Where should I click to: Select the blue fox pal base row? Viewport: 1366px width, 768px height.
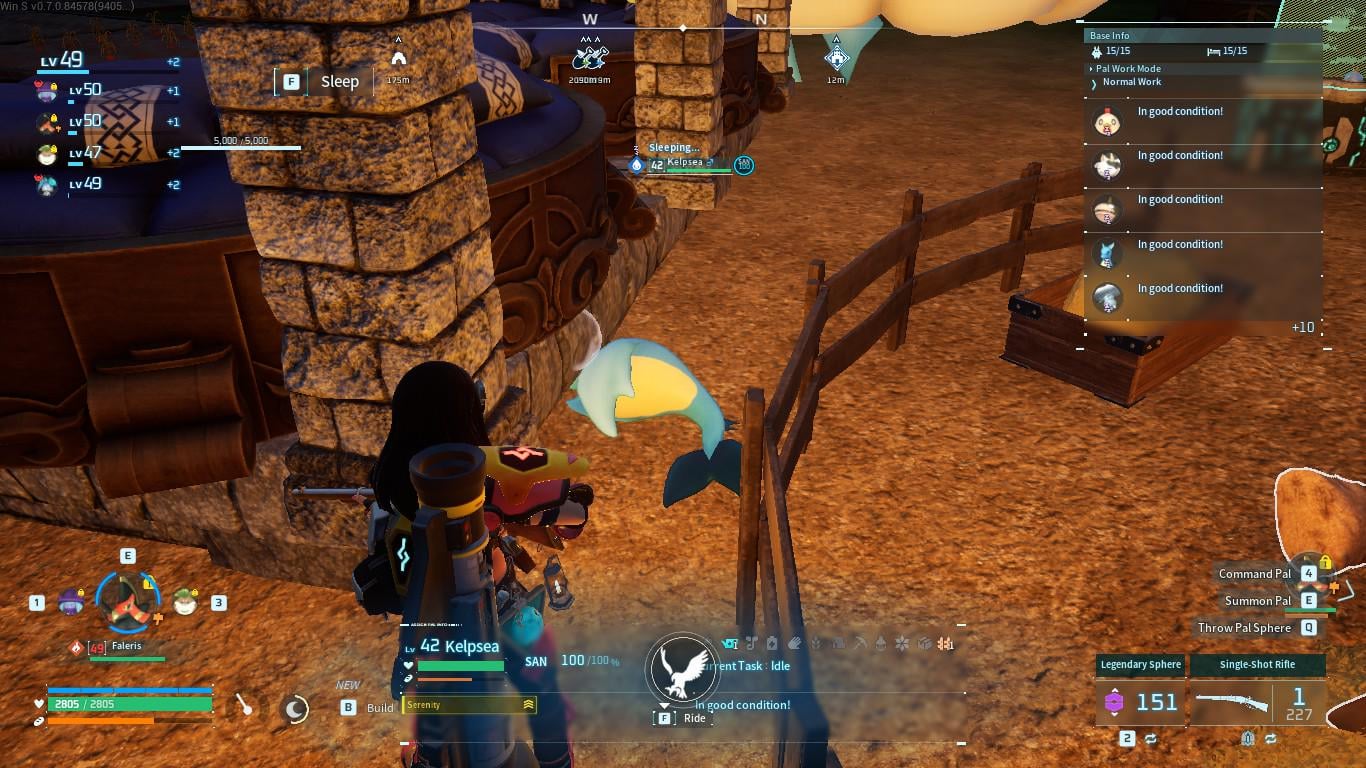(x=1107, y=254)
